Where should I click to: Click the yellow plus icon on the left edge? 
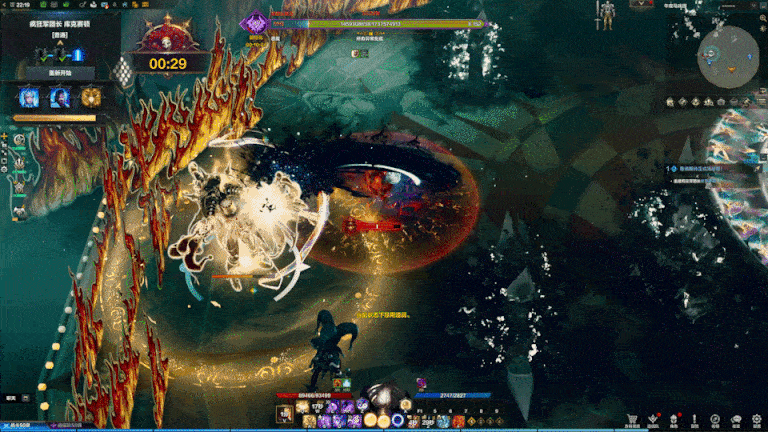pyautogui.click(x=5, y=136)
